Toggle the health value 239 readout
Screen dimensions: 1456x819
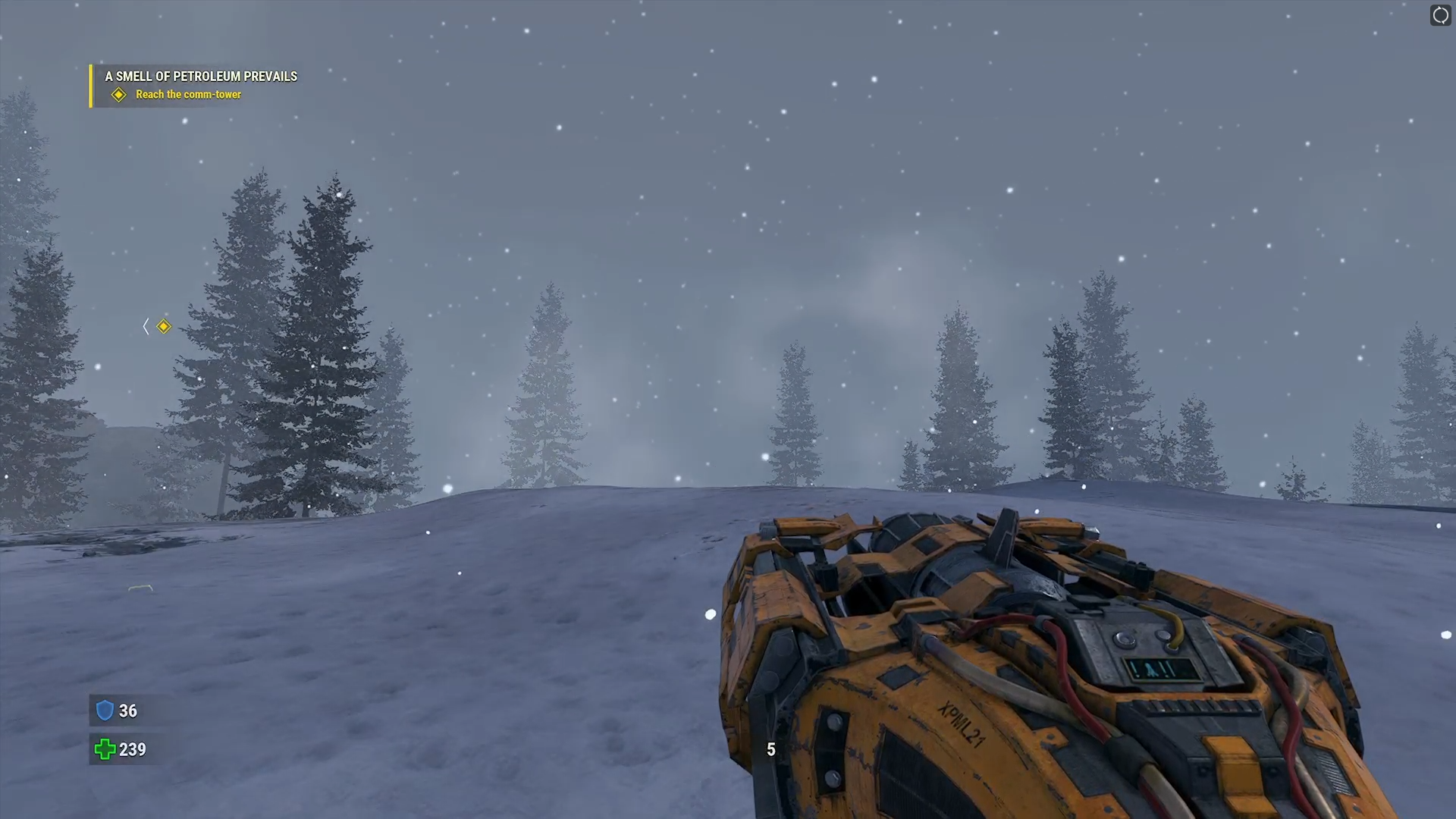click(x=132, y=749)
